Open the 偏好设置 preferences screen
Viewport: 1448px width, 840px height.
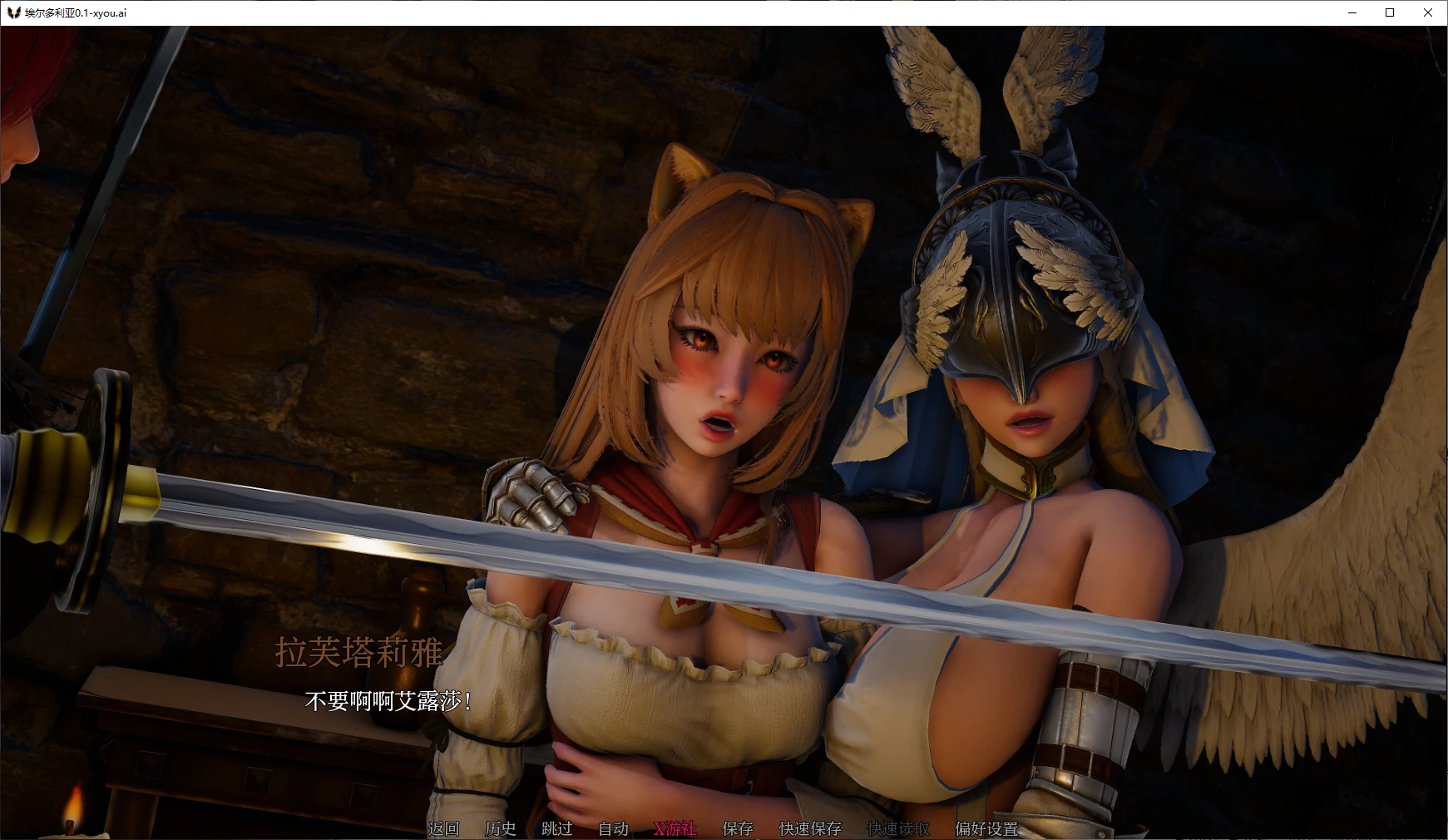coord(986,829)
